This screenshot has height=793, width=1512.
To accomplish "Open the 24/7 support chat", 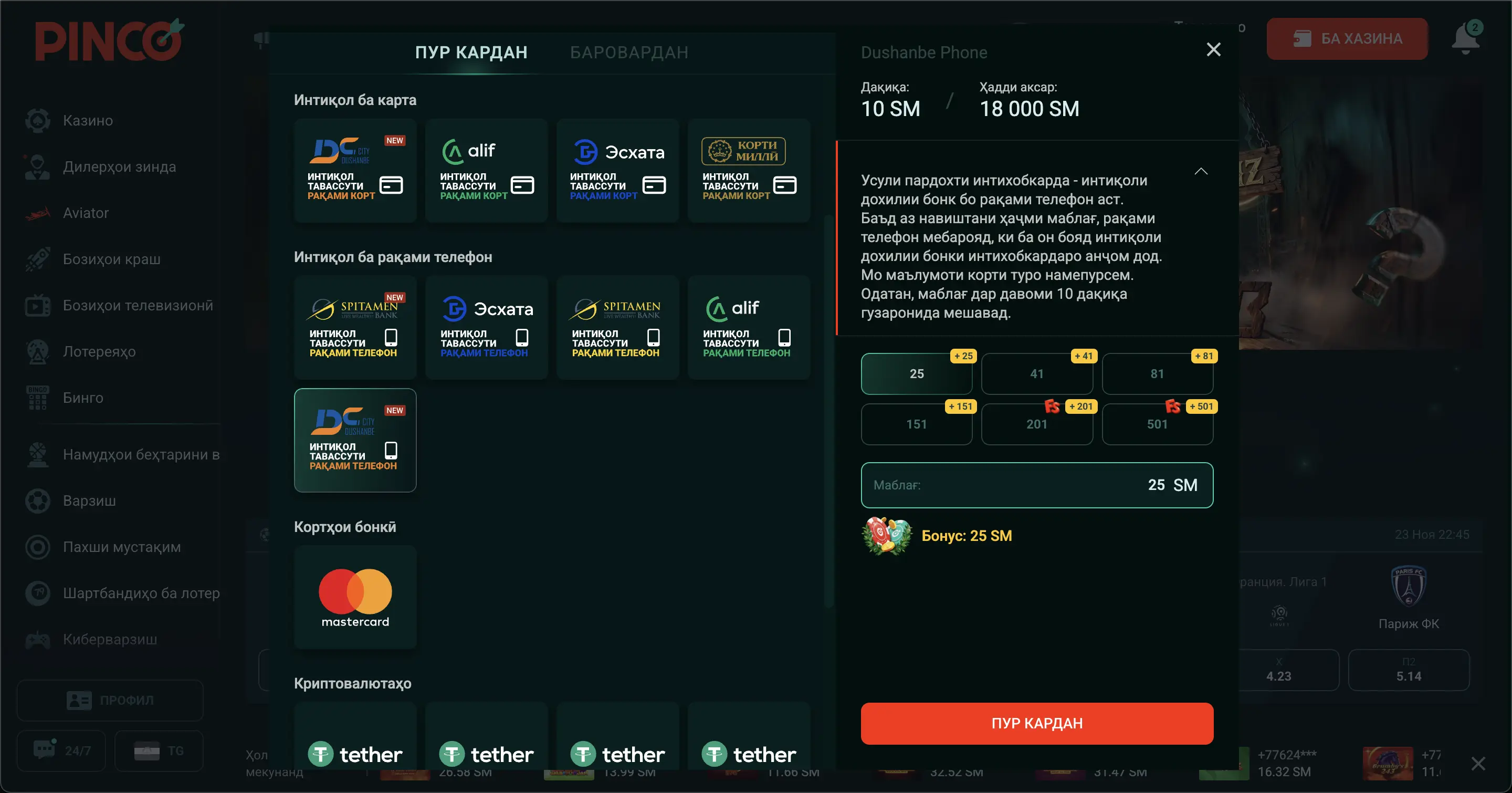I will pos(61,750).
